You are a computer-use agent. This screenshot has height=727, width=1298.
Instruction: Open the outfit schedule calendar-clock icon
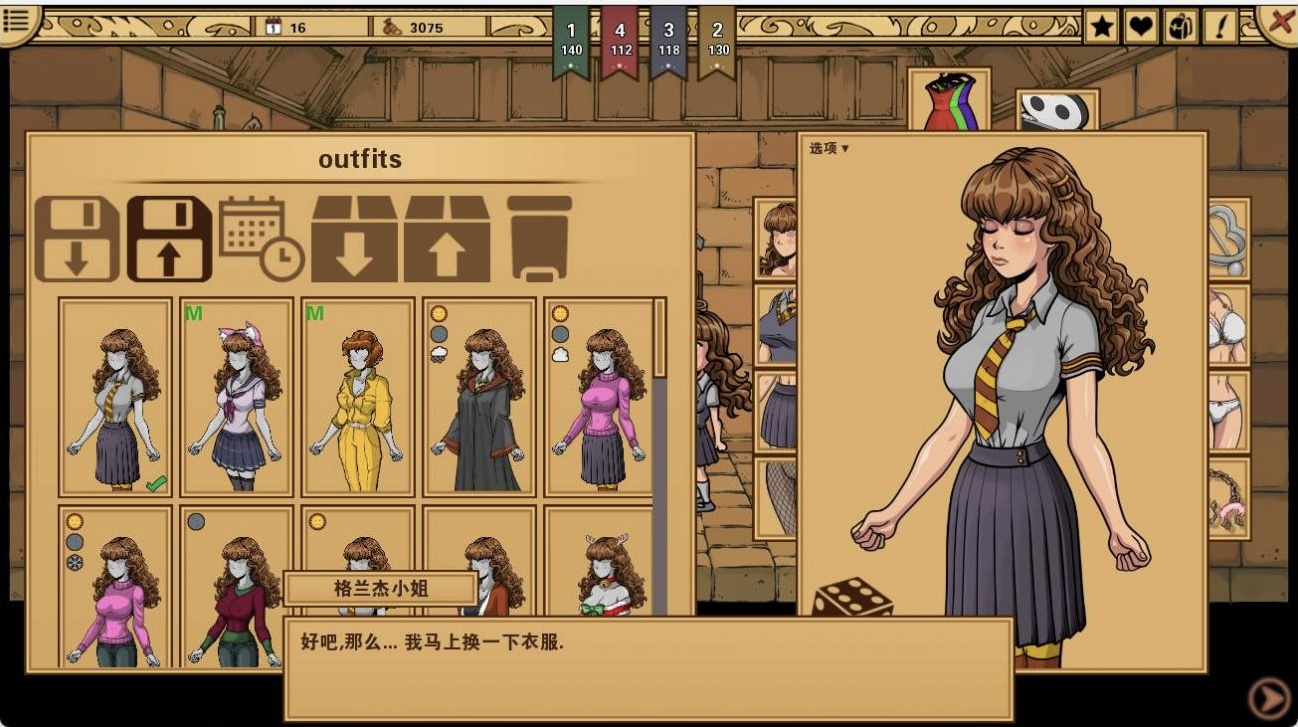(x=261, y=239)
